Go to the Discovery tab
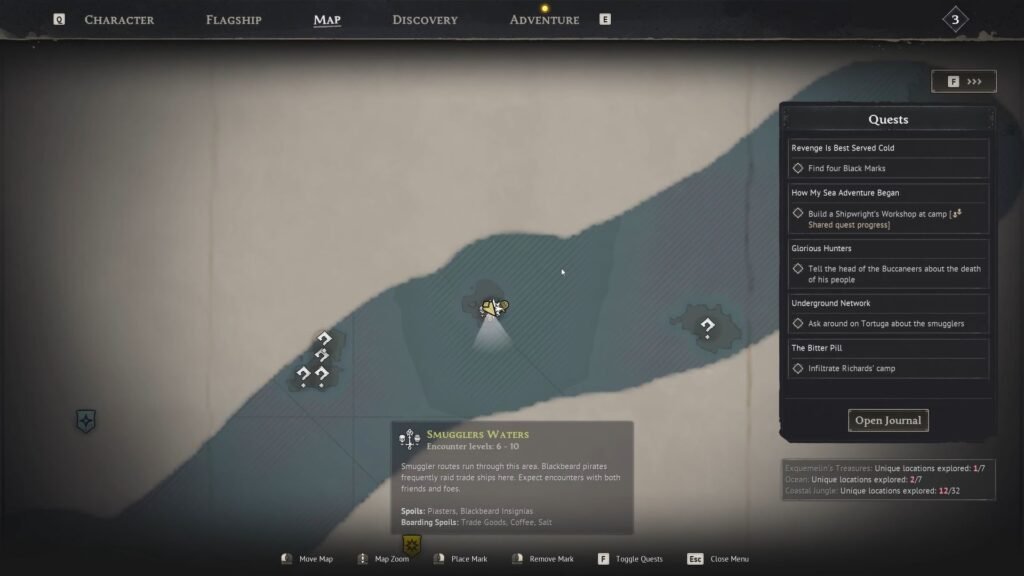 [425, 20]
